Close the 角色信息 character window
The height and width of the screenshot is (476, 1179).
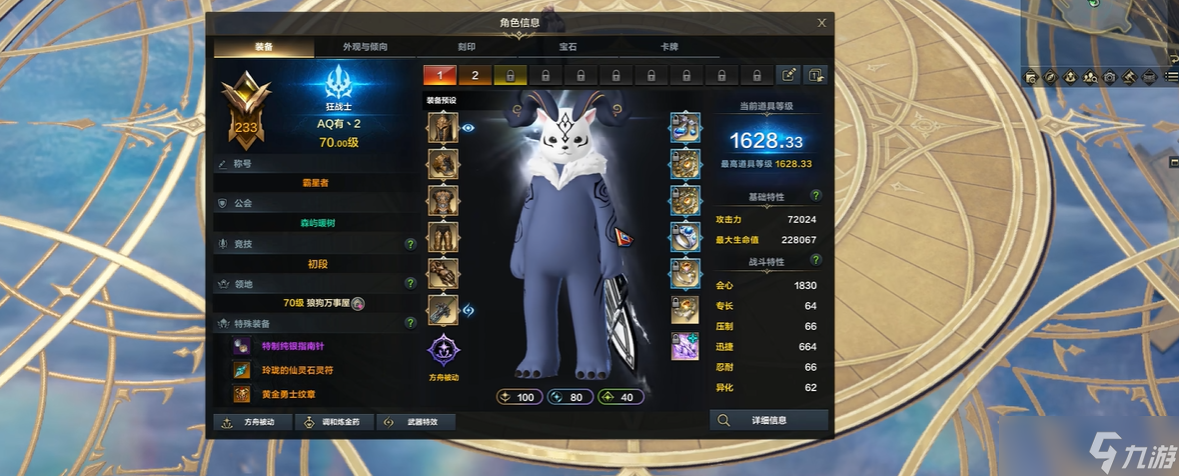click(x=821, y=22)
